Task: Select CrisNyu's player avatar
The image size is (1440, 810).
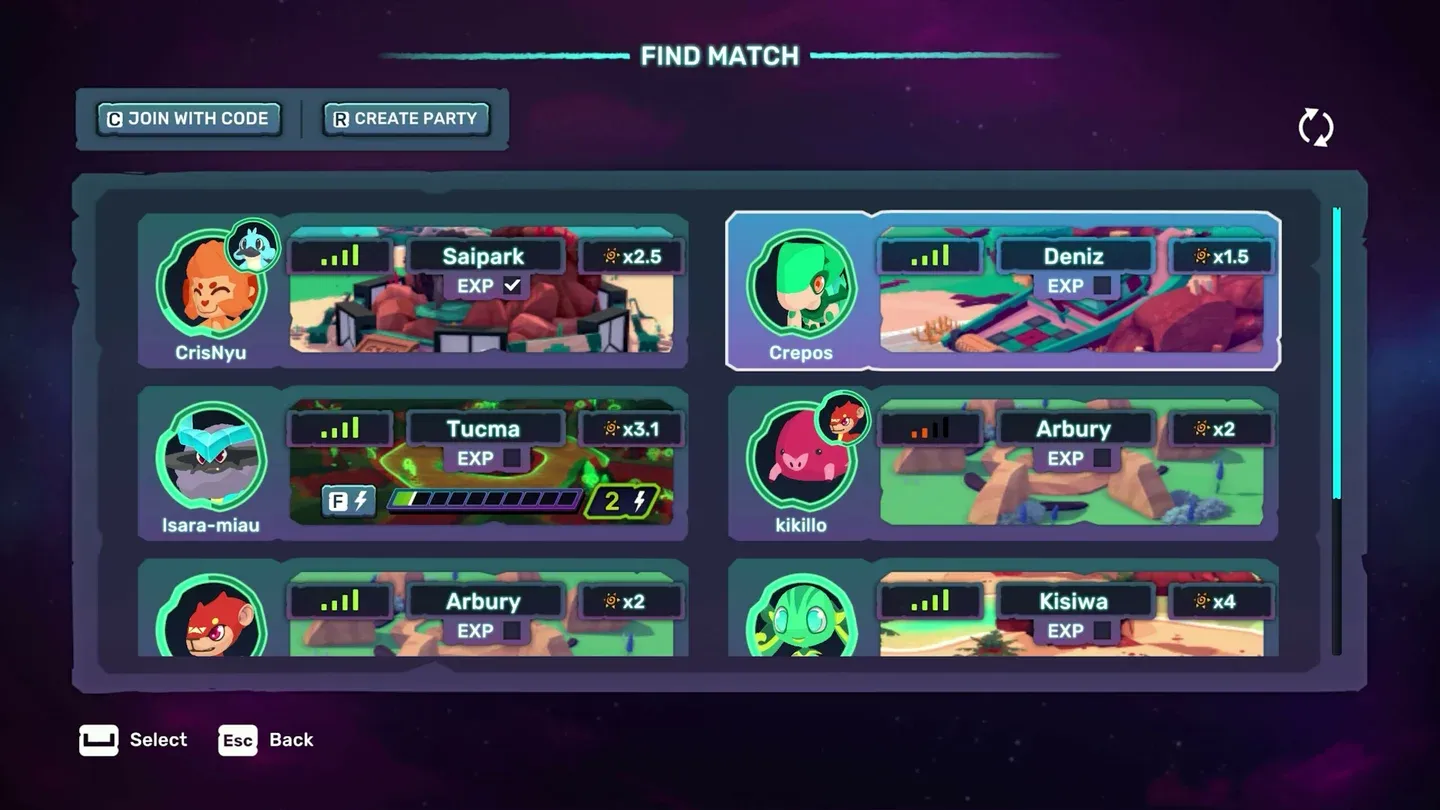Action: [x=211, y=290]
